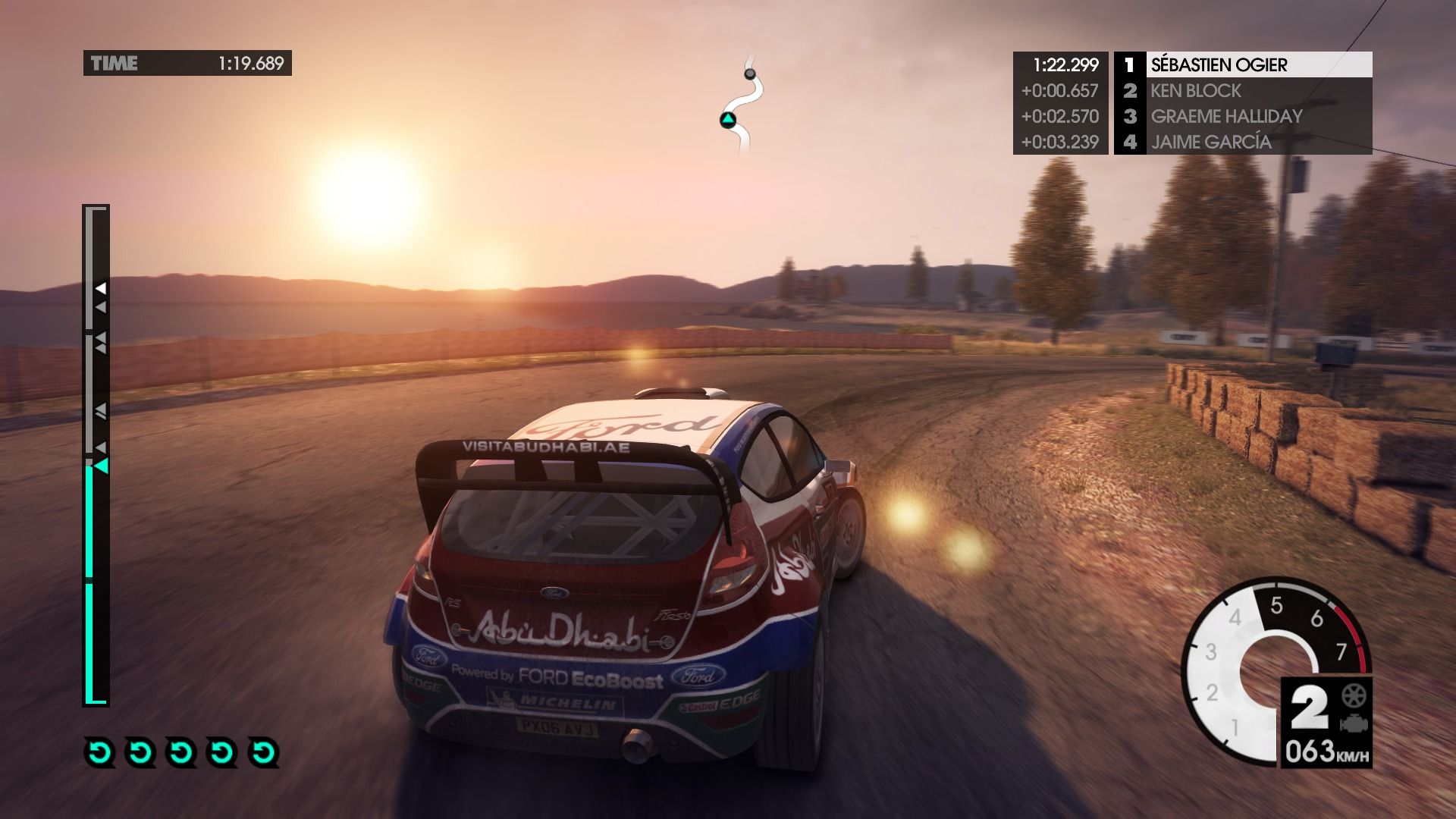Viewport: 1456px width, 819px height.
Task: Select Ken Block's leaderboard row
Action: coord(1195,91)
